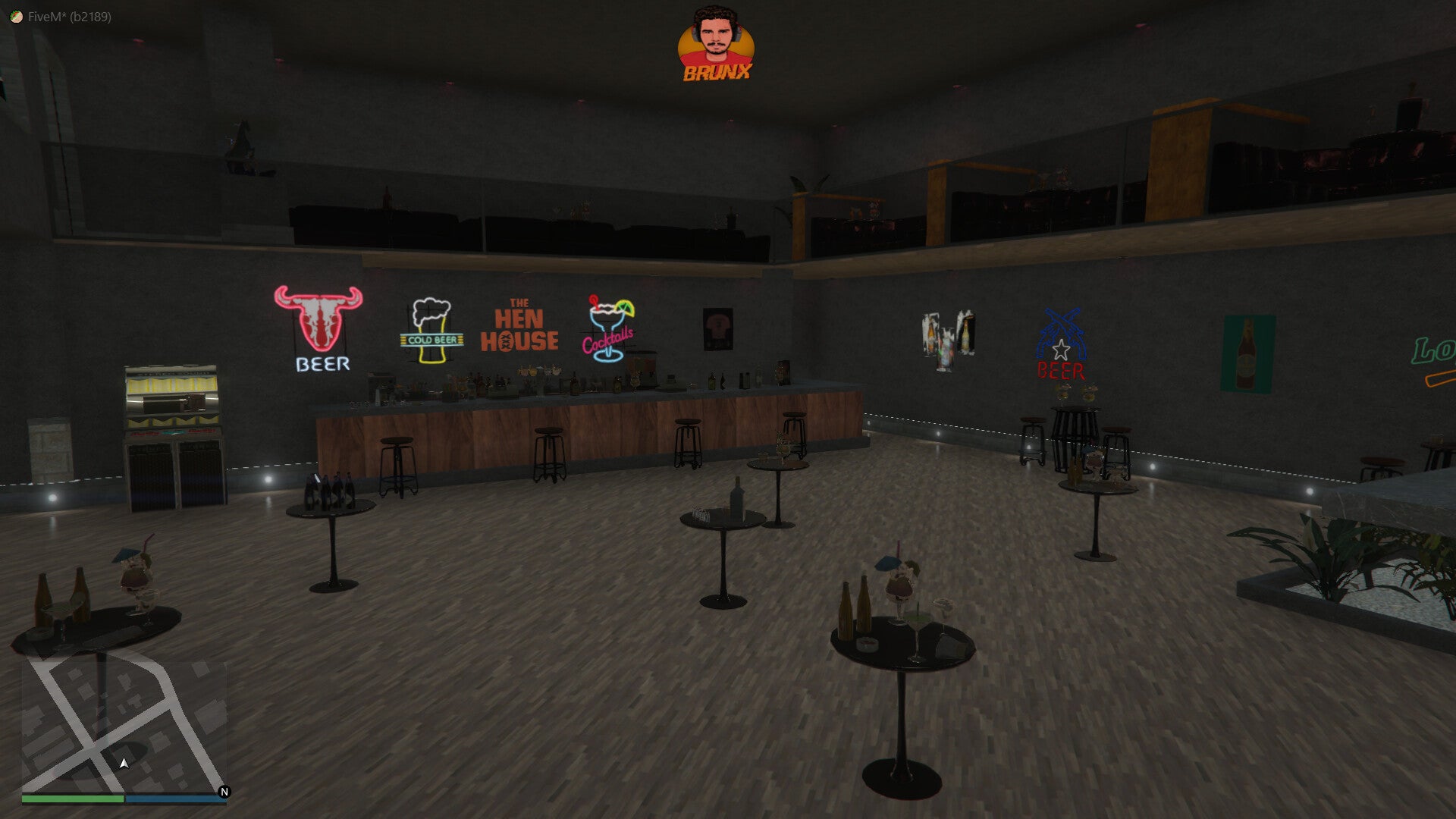This screenshot has height=819, width=1456.
Task: Click THE HEN HOUSE neon sign
Action: pos(519,322)
